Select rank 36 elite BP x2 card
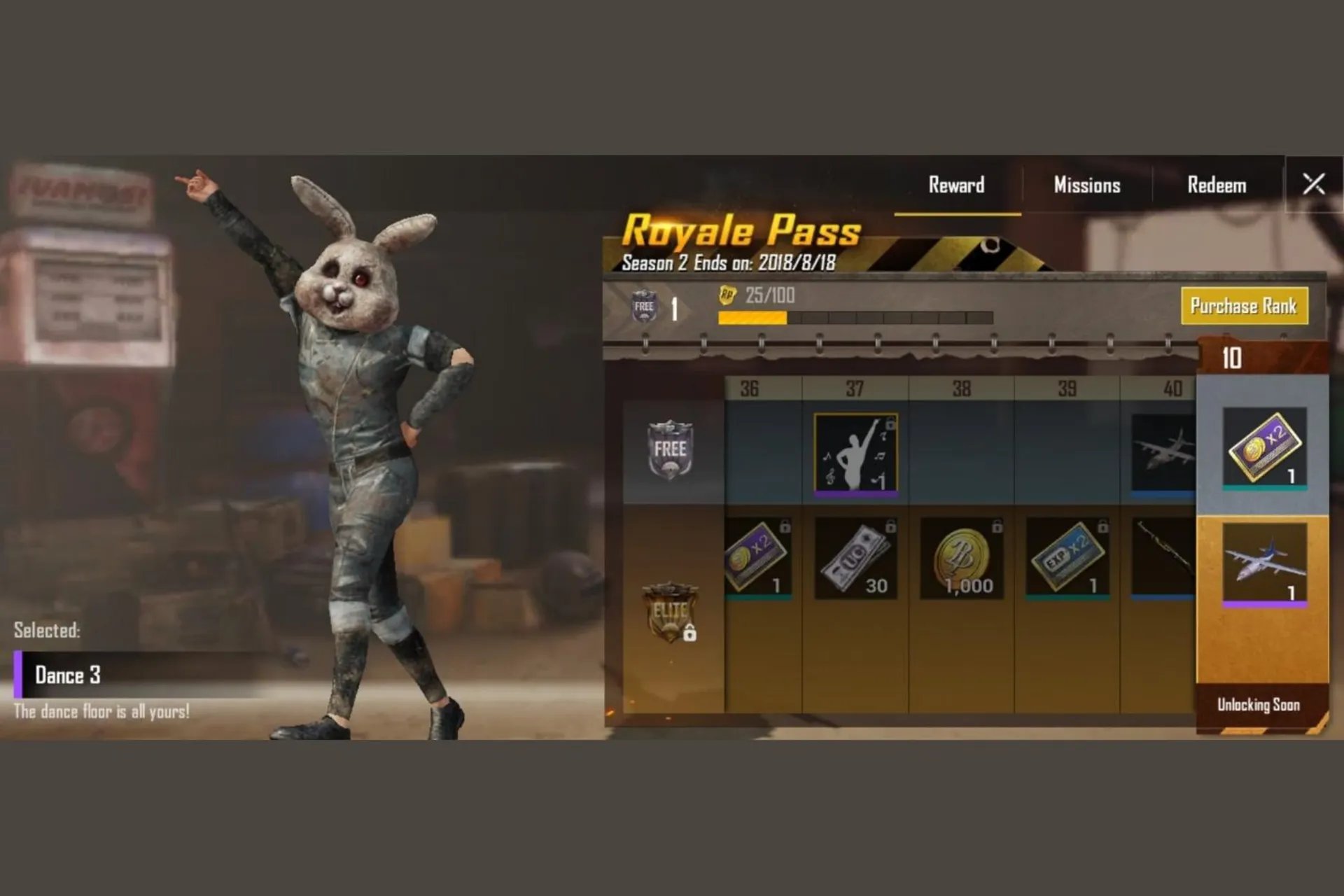Viewport: 1344px width, 896px height. (758, 558)
